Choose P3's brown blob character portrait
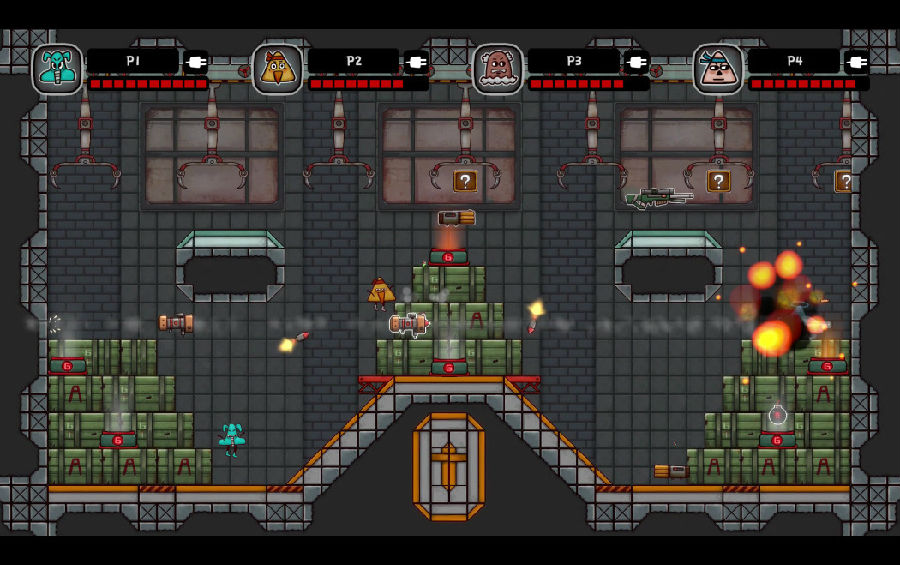 coord(497,69)
